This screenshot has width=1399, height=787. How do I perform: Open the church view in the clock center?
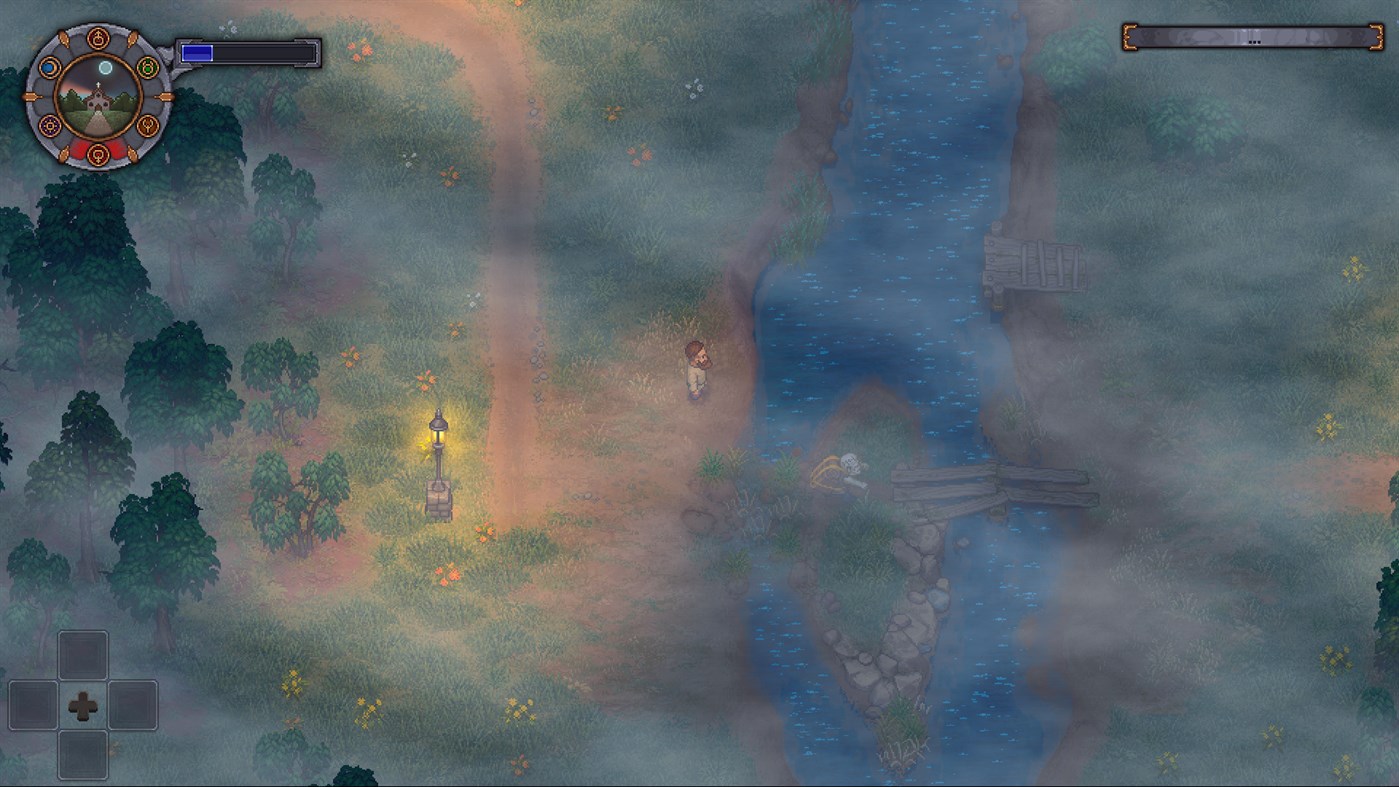pos(99,97)
